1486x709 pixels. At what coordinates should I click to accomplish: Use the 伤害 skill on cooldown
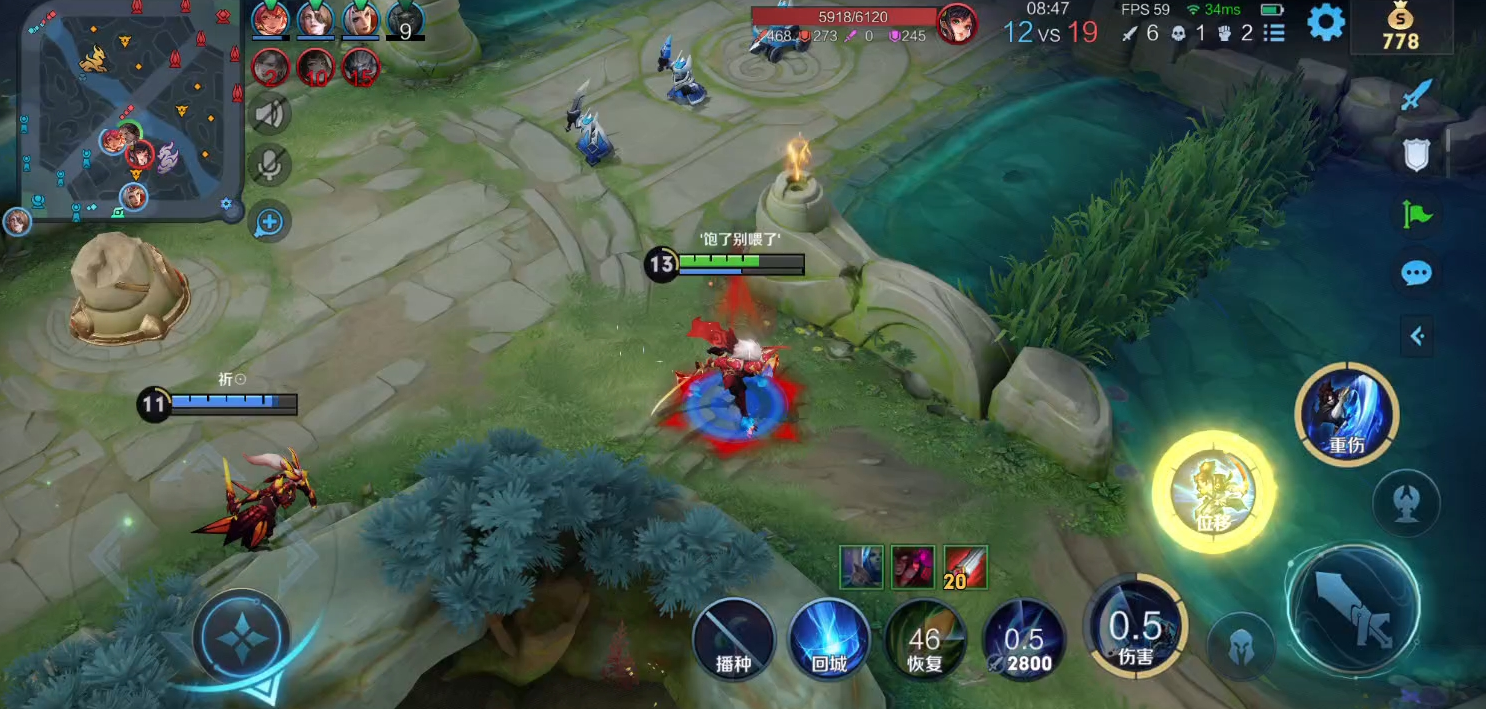[x=1136, y=632]
